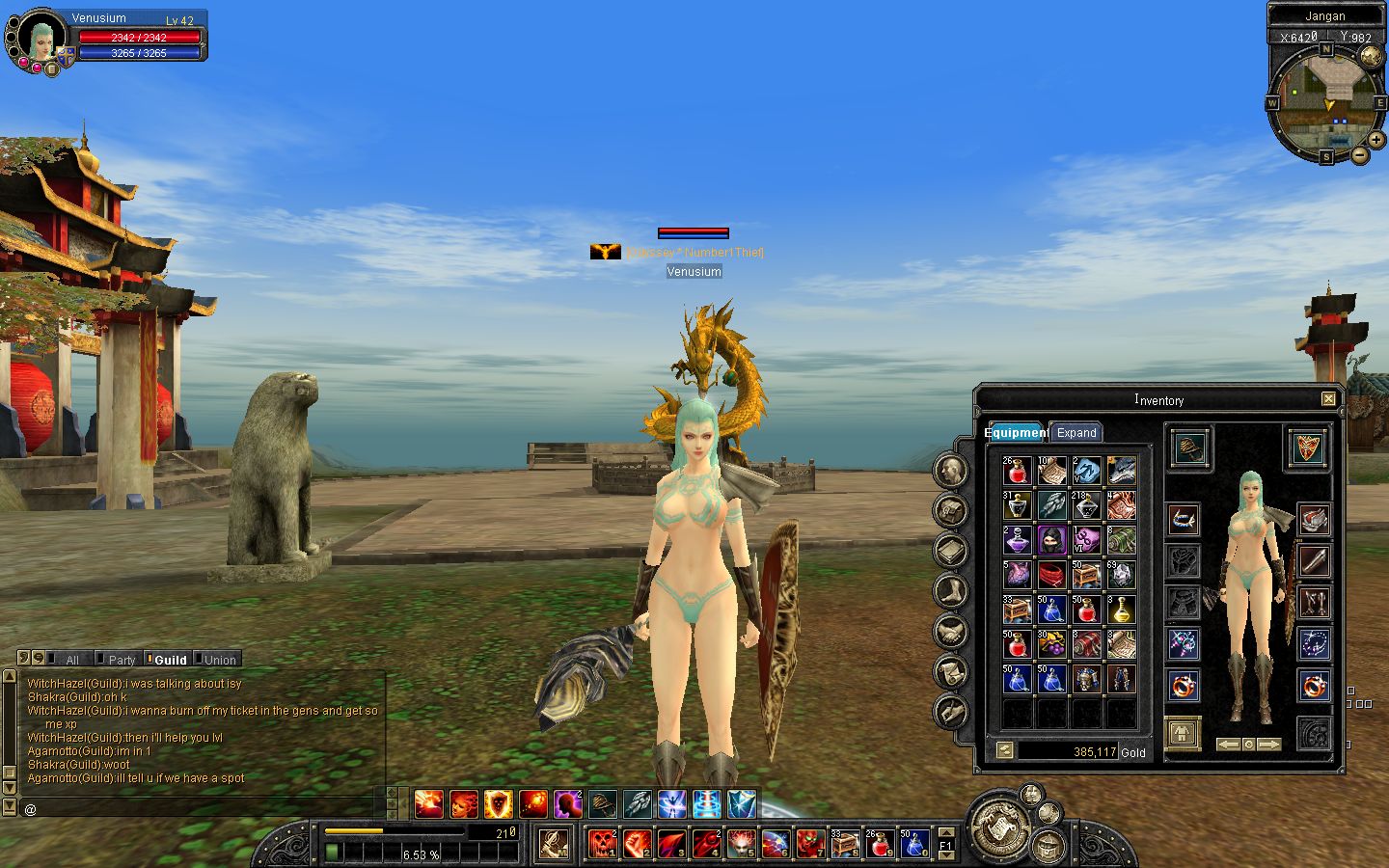Screen dimensions: 1389x868
Task: Select the grapes item stack of 30
Action: 1051,644
